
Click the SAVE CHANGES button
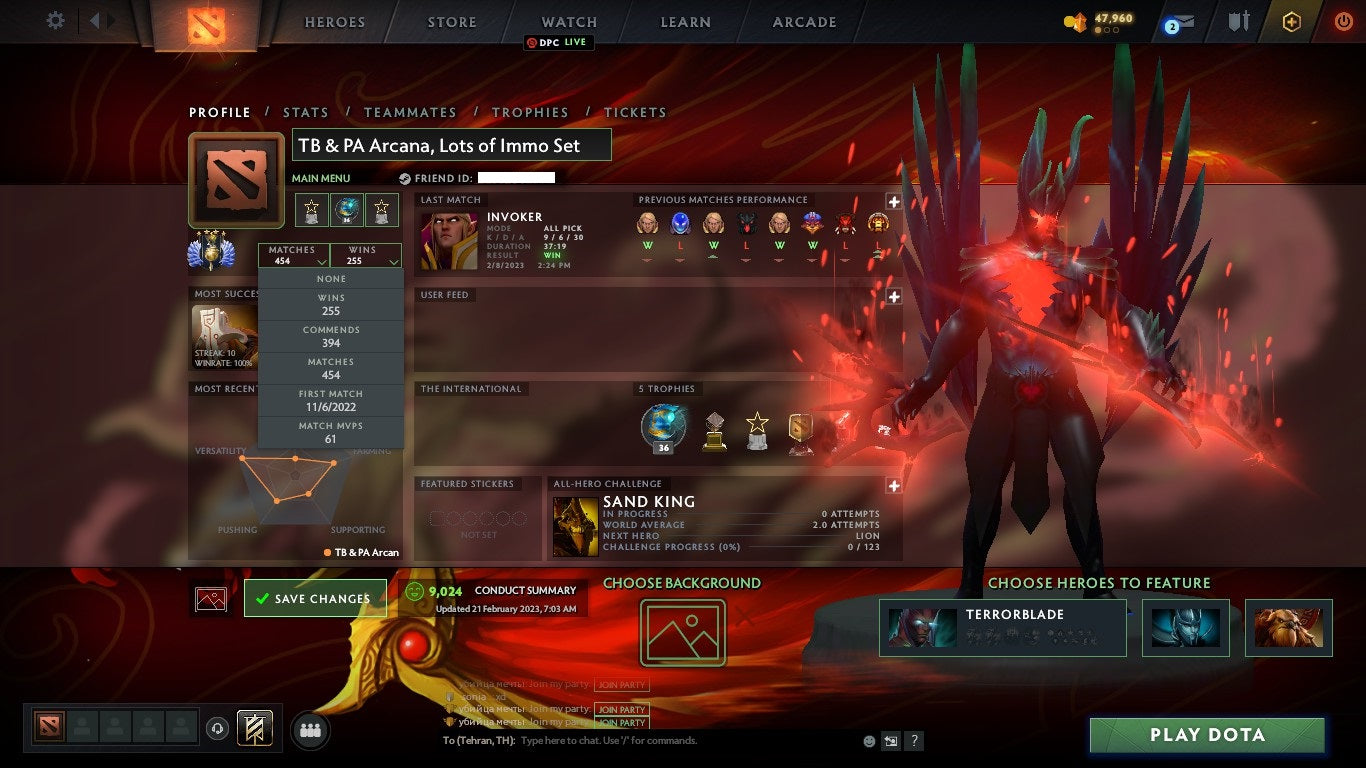click(315, 597)
